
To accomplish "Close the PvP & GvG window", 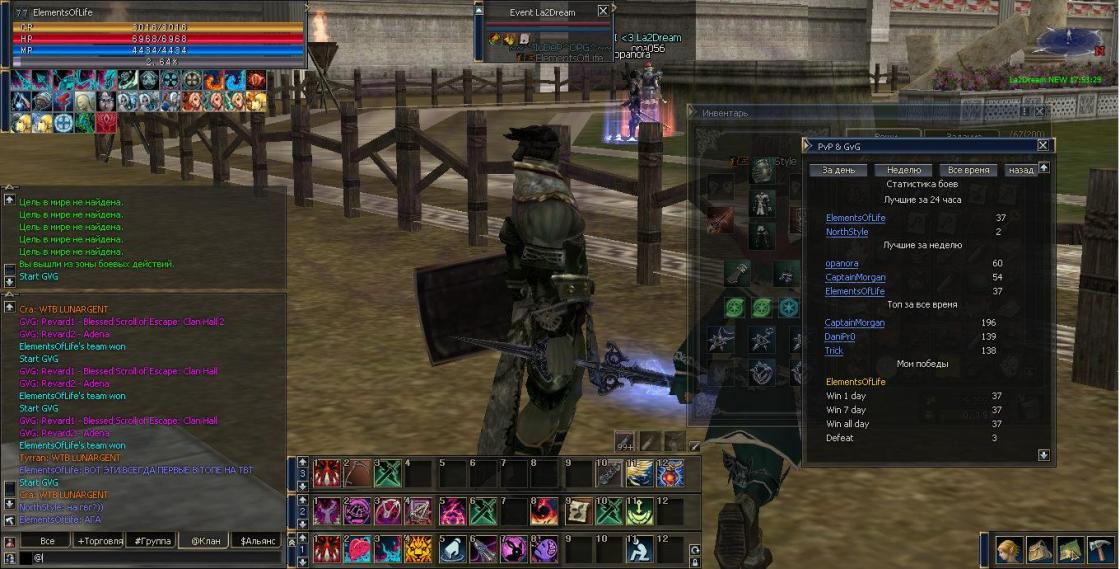I will point(1043,146).
